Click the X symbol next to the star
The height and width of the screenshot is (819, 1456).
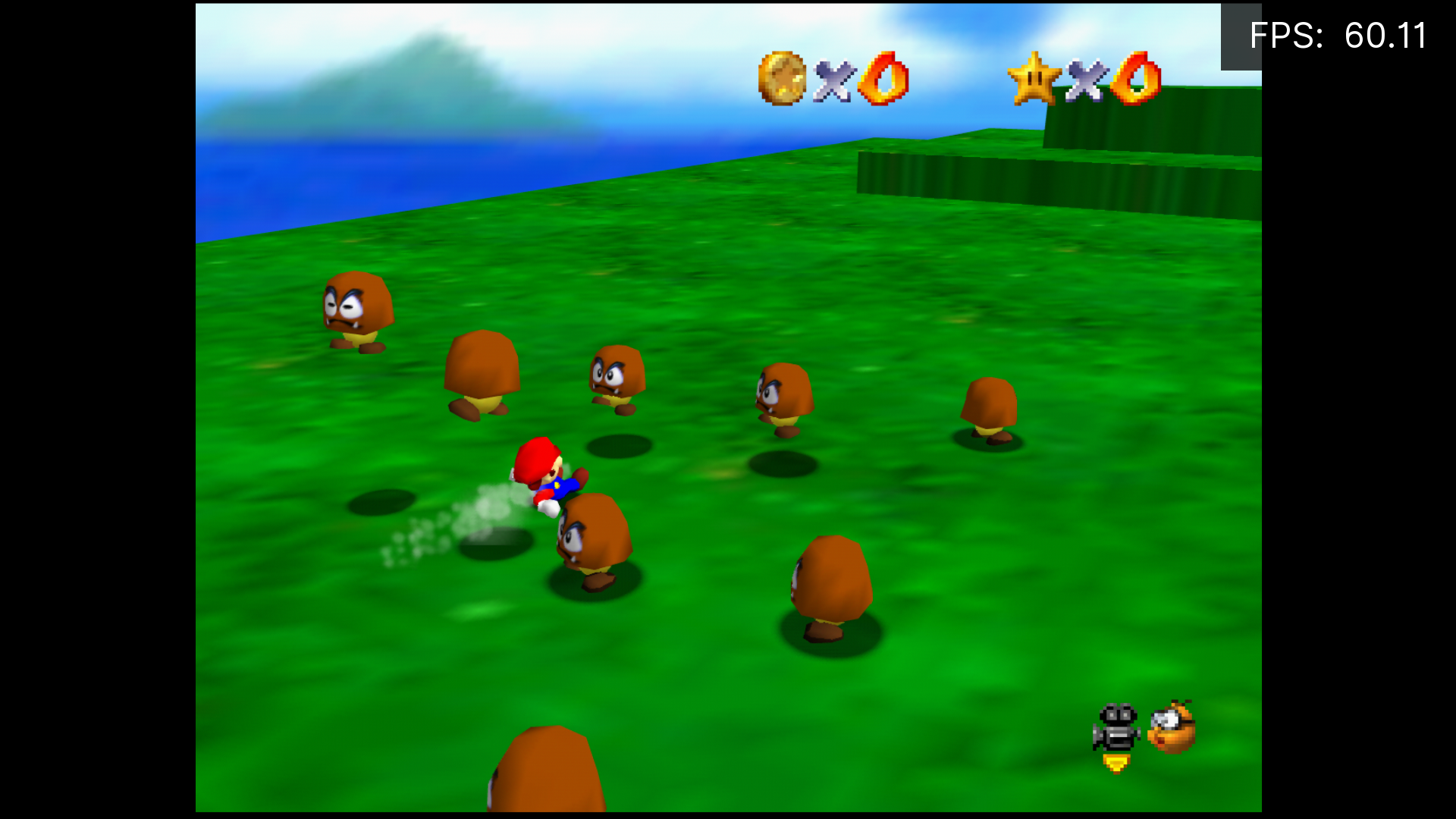coord(1087,79)
